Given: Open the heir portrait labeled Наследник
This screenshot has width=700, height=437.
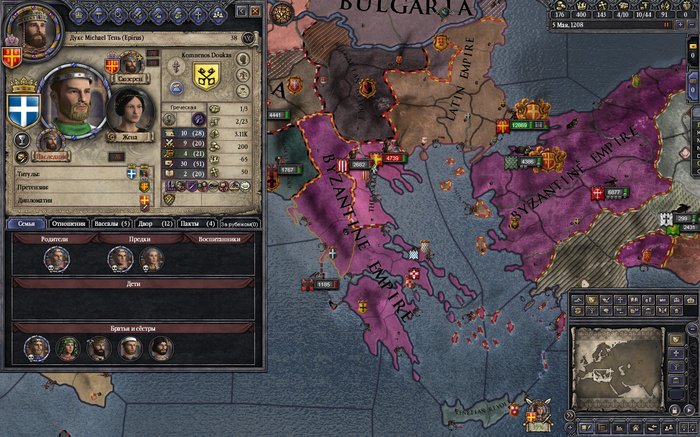Looking at the screenshot, I should pyautogui.click(x=49, y=146).
